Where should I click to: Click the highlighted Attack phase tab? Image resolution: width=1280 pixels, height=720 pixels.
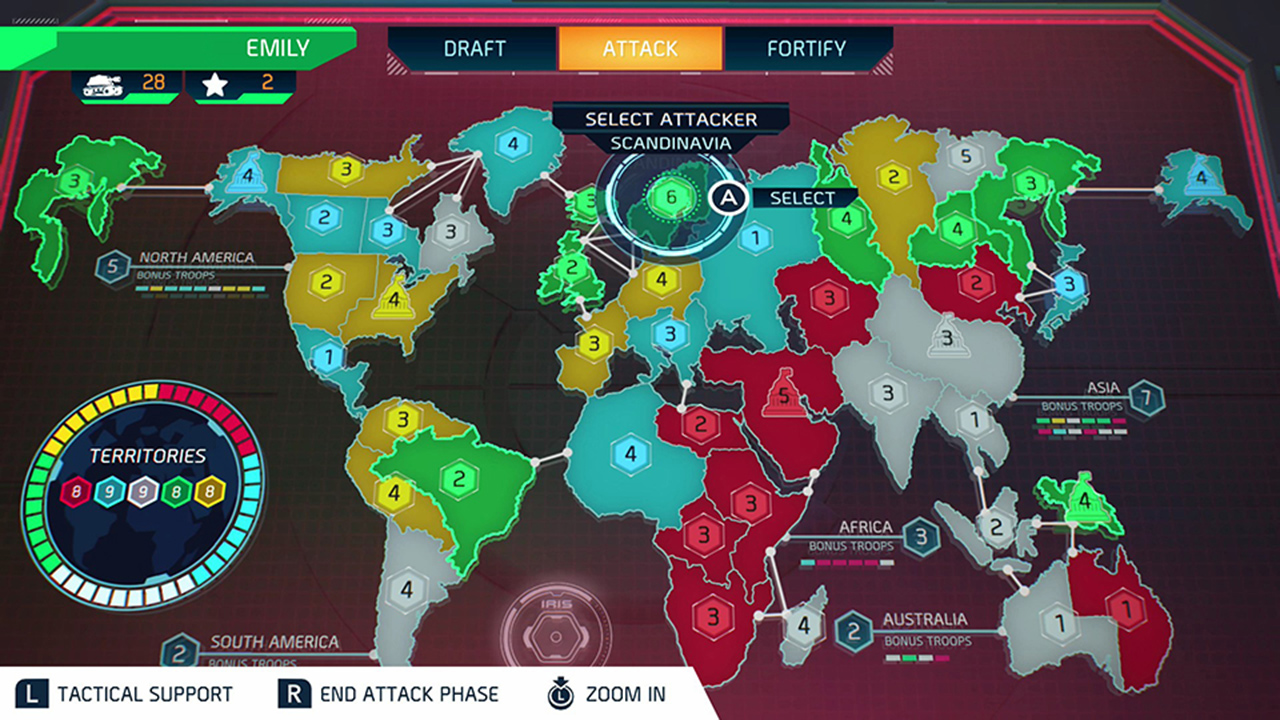click(640, 47)
